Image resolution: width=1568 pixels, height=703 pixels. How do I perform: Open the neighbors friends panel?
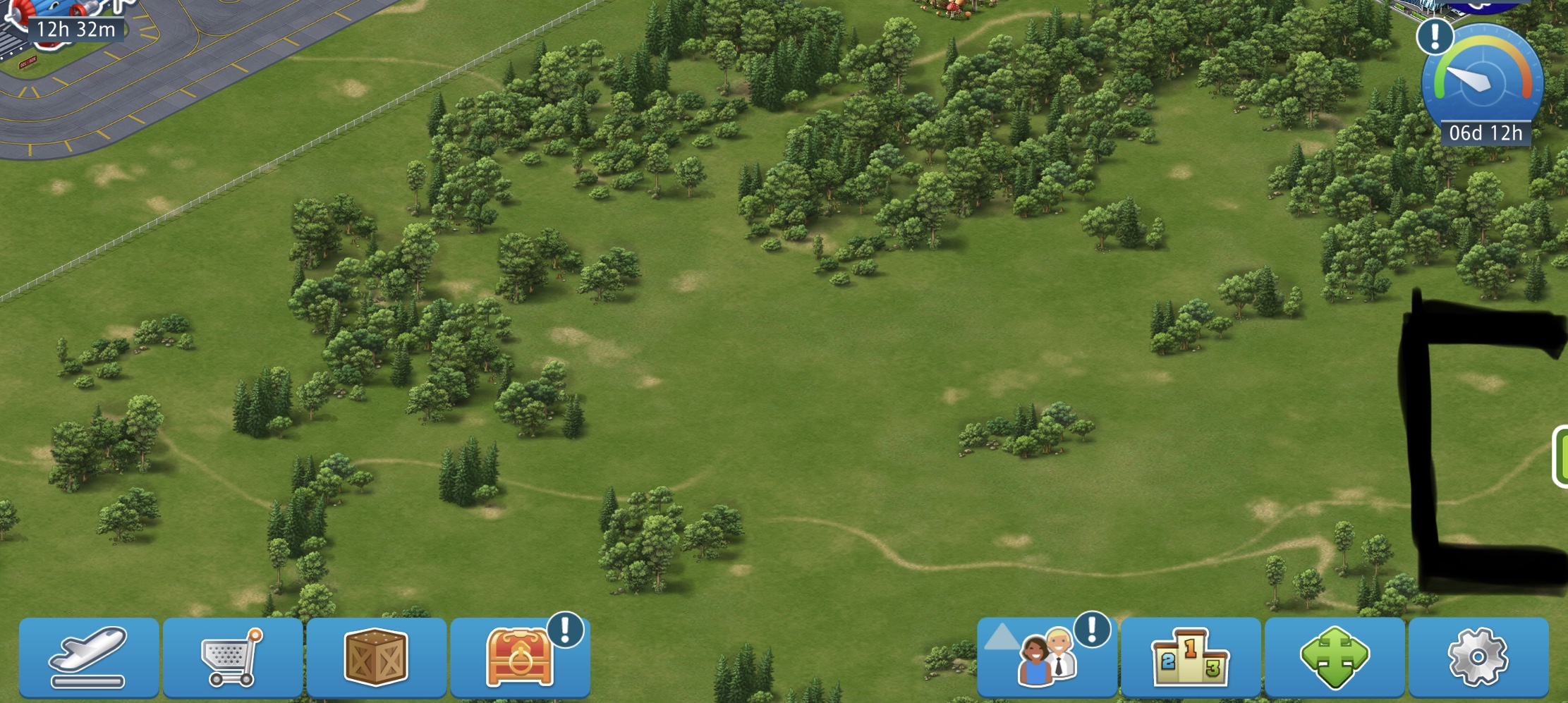[1047, 657]
